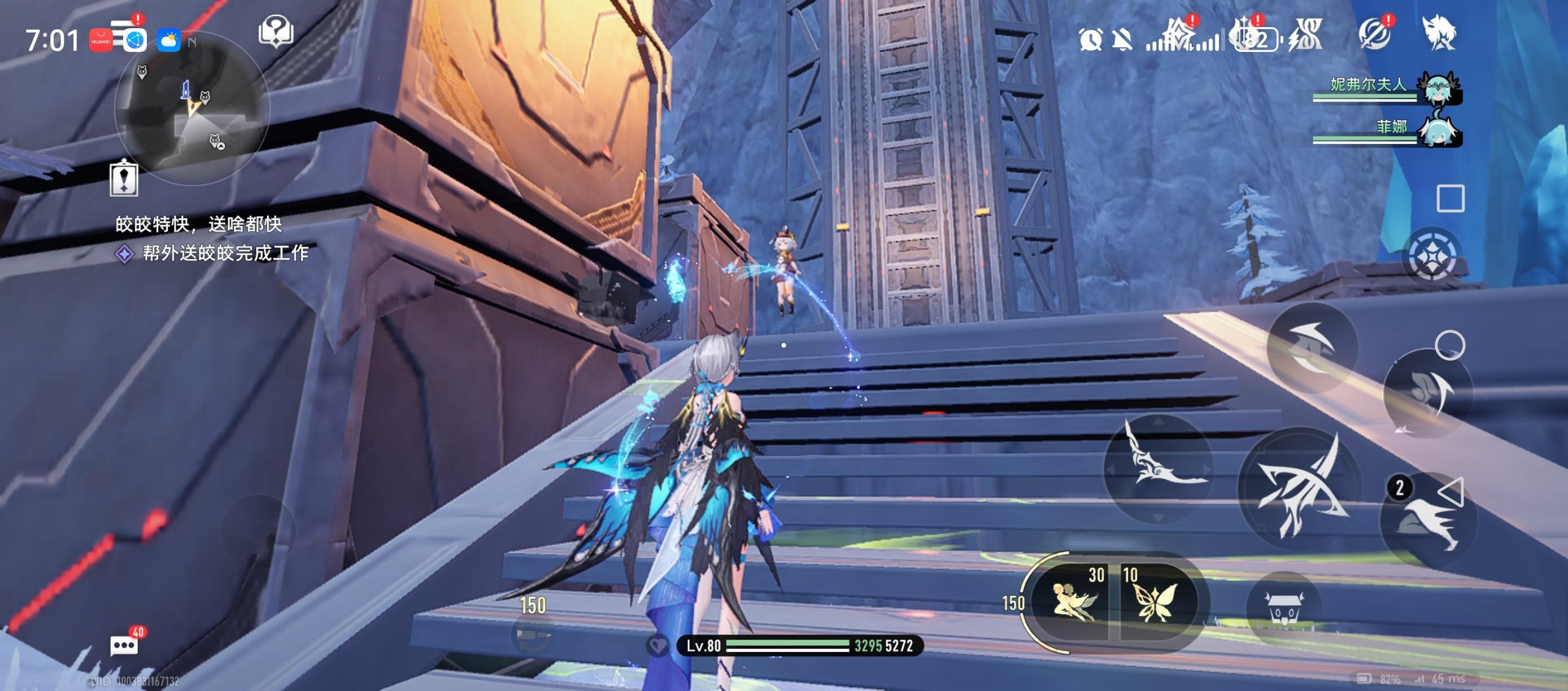This screenshot has height=691, width=1568.
Task: Select the 帮外送皎皎完成工作 quest objective
Action: click(225, 253)
